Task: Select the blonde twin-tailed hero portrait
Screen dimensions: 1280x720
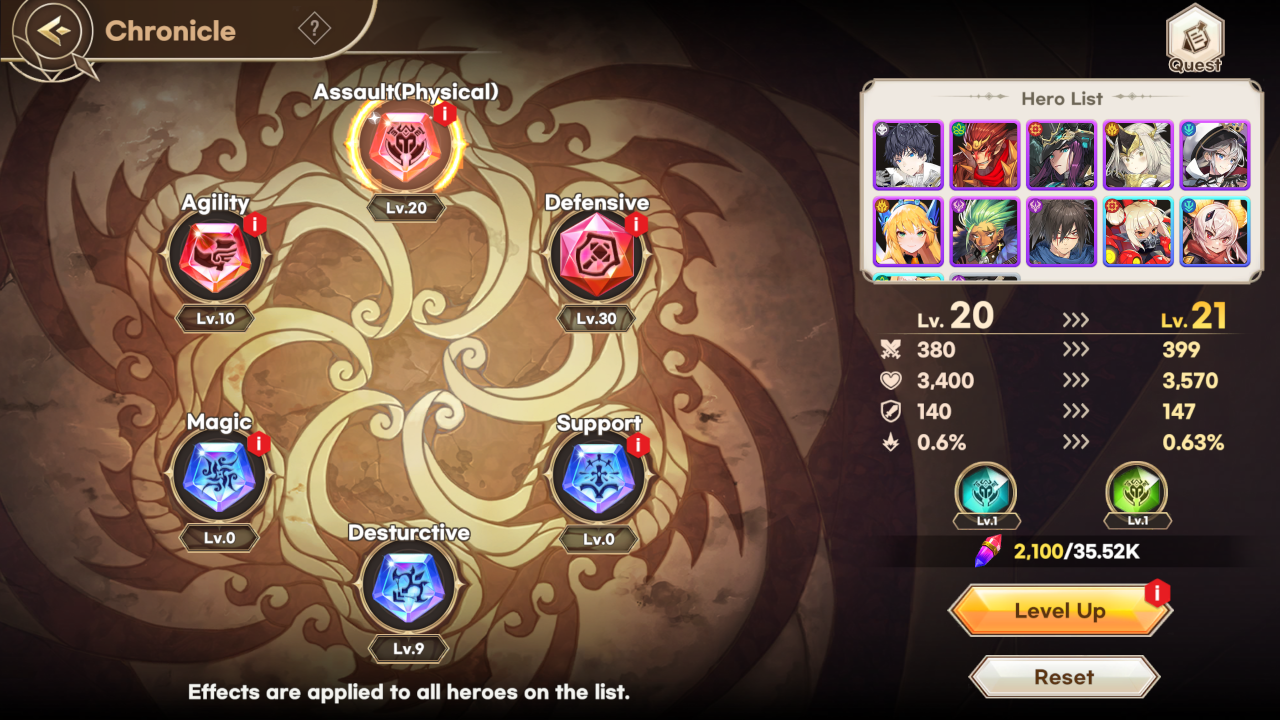Action: click(x=908, y=231)
